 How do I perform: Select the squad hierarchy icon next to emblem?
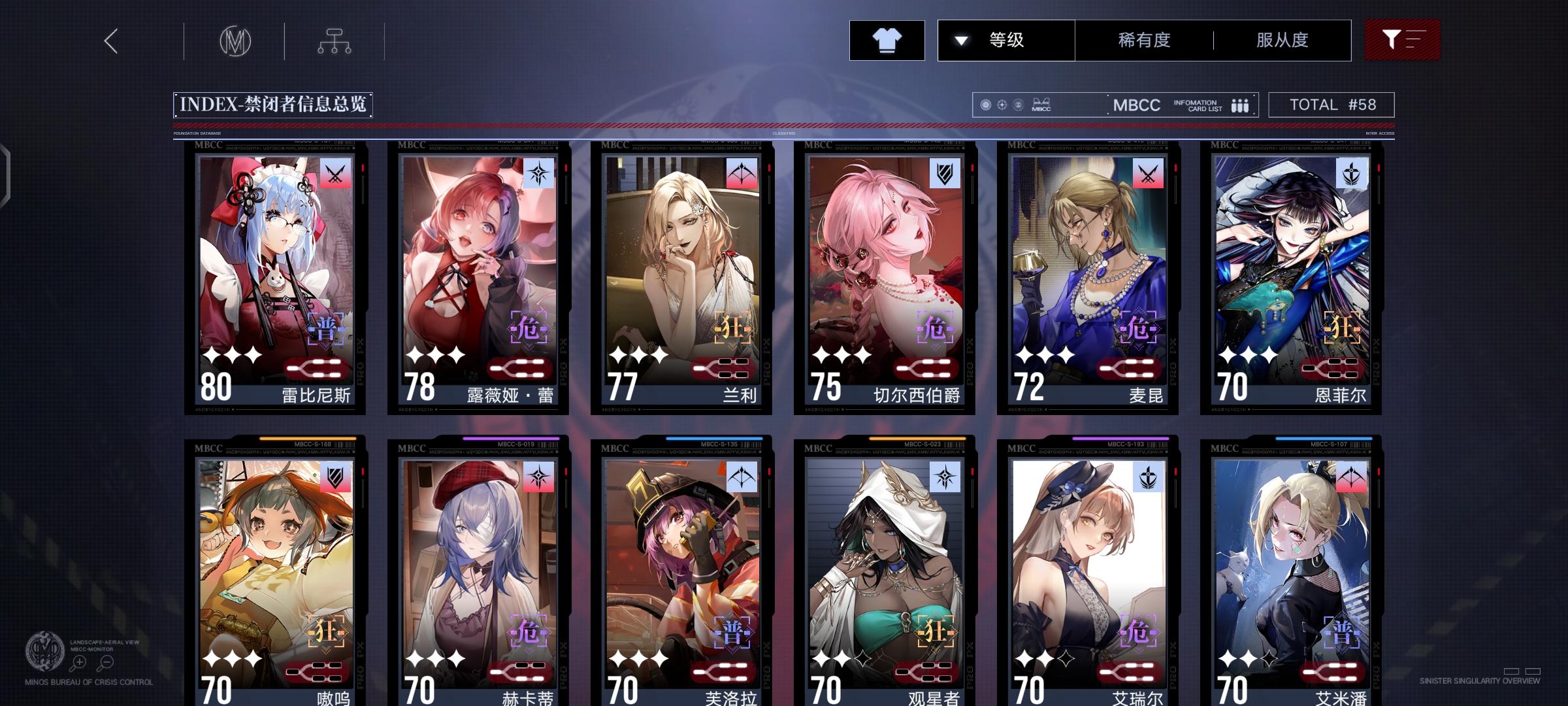point(335,41)
